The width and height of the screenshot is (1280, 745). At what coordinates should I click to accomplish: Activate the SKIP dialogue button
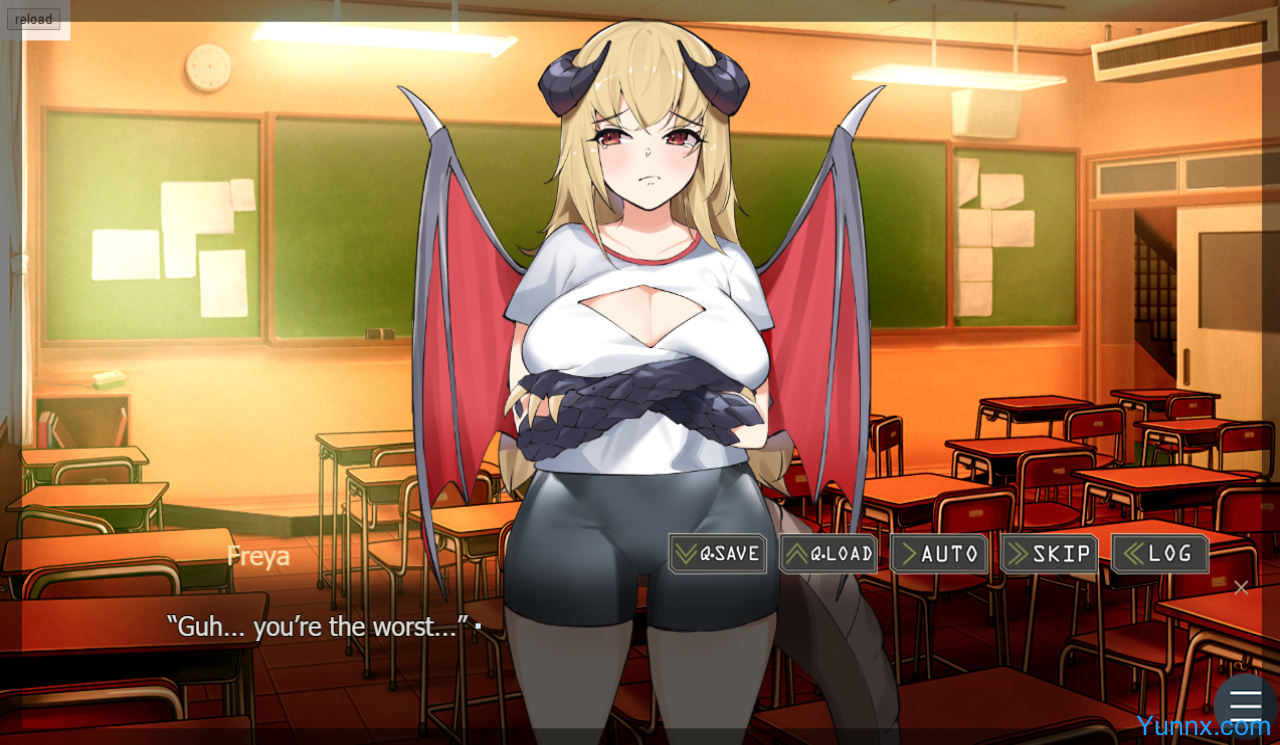pyautogui.click(x=1049, y=554)
